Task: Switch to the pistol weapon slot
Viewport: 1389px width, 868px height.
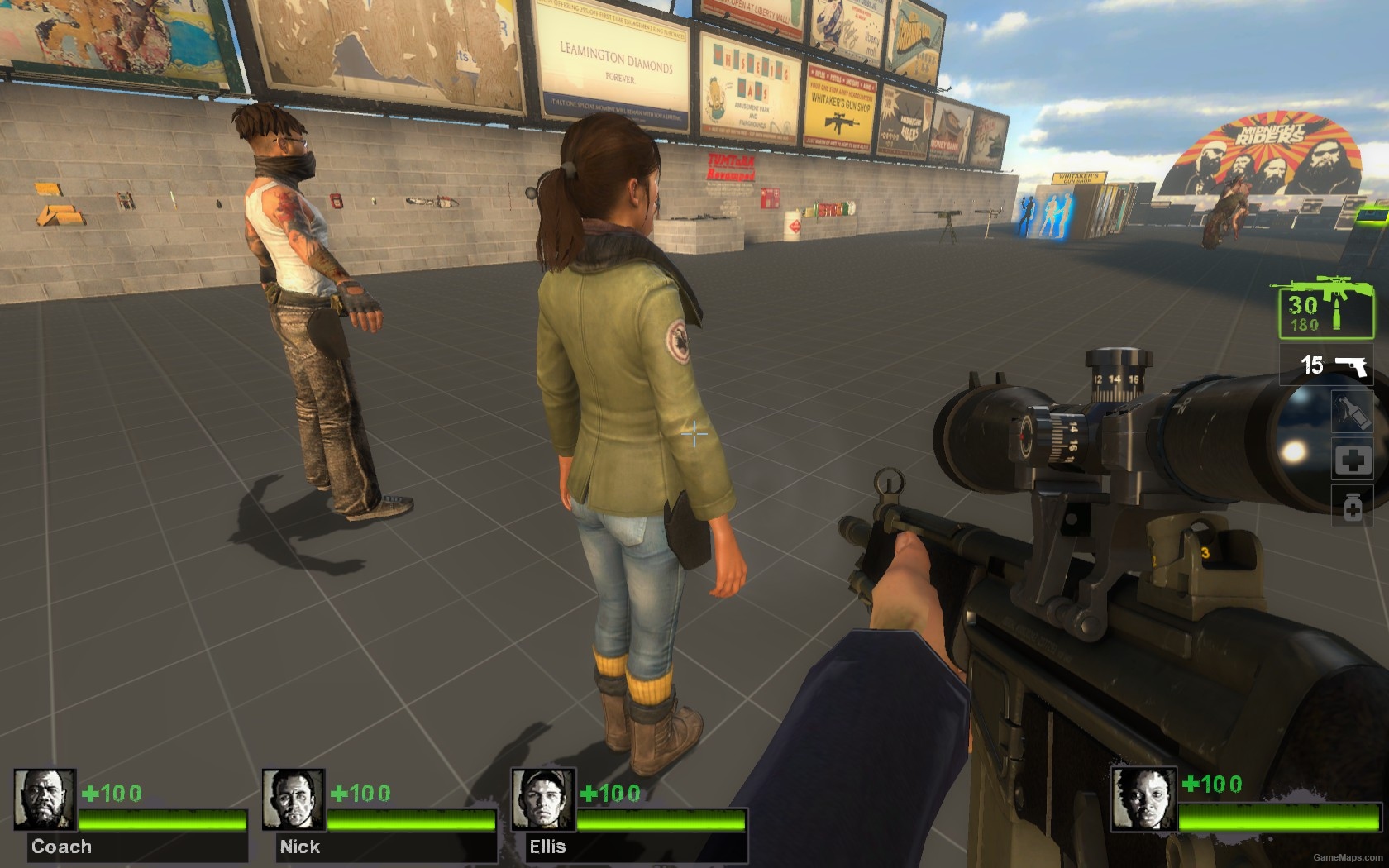Action: point(1326,365)
